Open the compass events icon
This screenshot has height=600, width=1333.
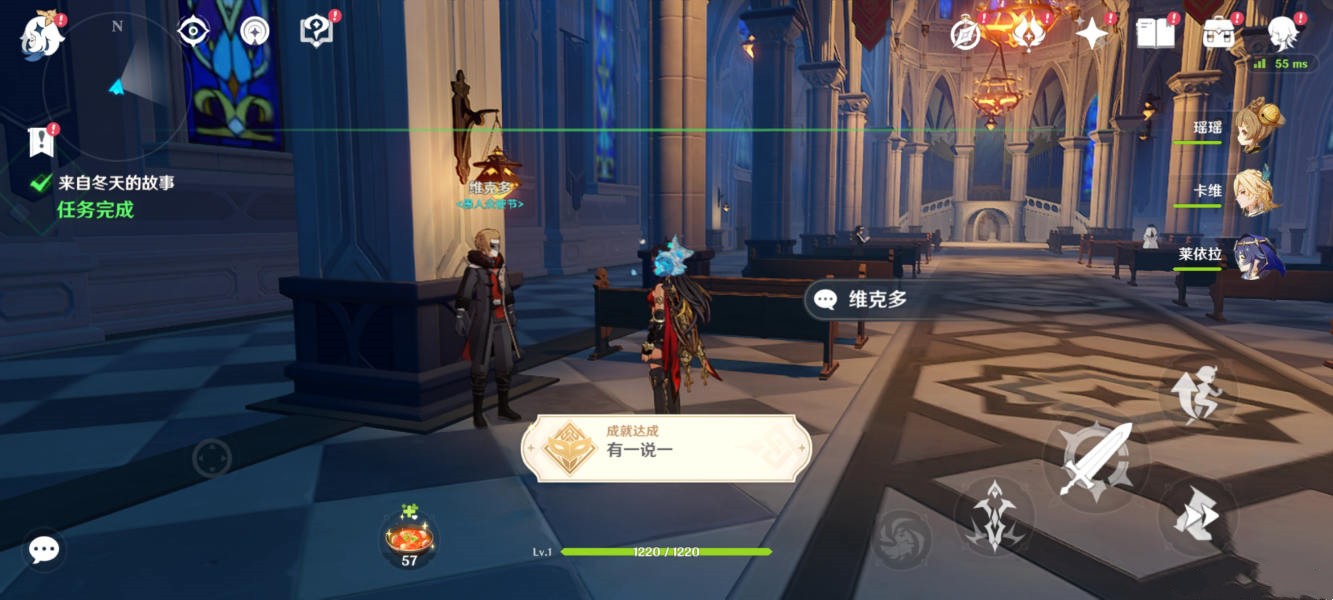click(965, 34)
